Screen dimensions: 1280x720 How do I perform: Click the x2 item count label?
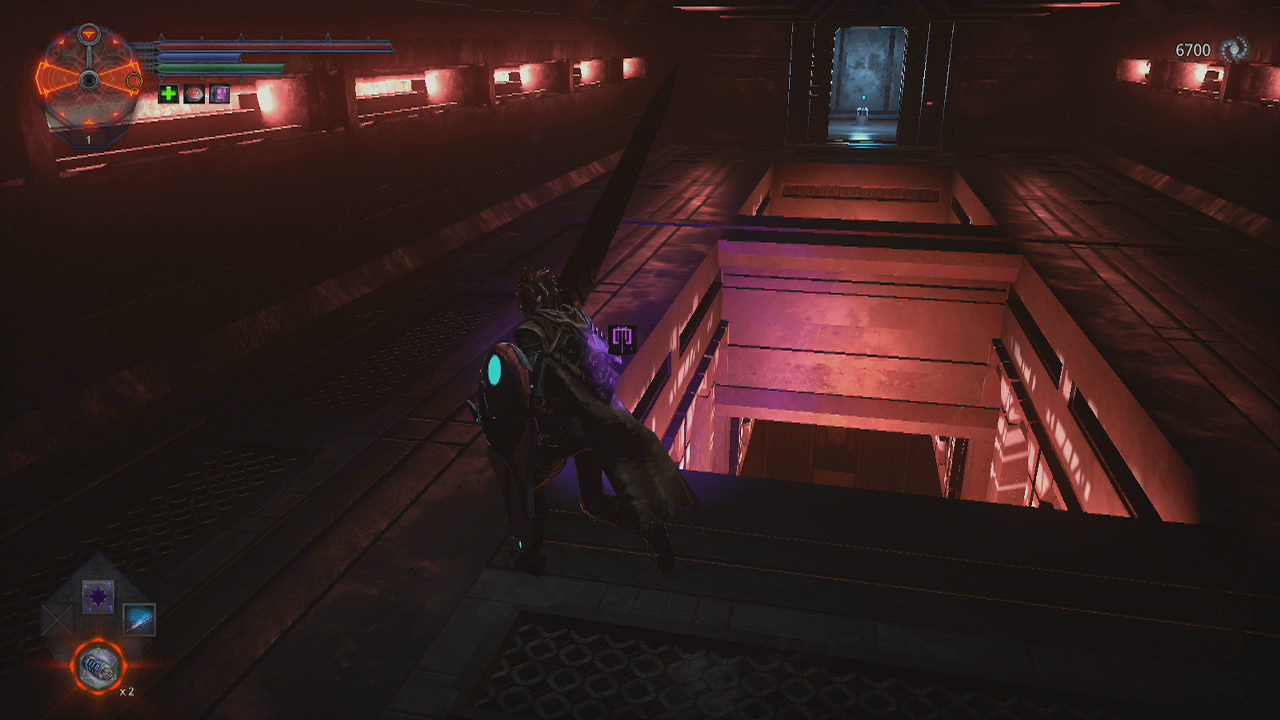point(128,691)
